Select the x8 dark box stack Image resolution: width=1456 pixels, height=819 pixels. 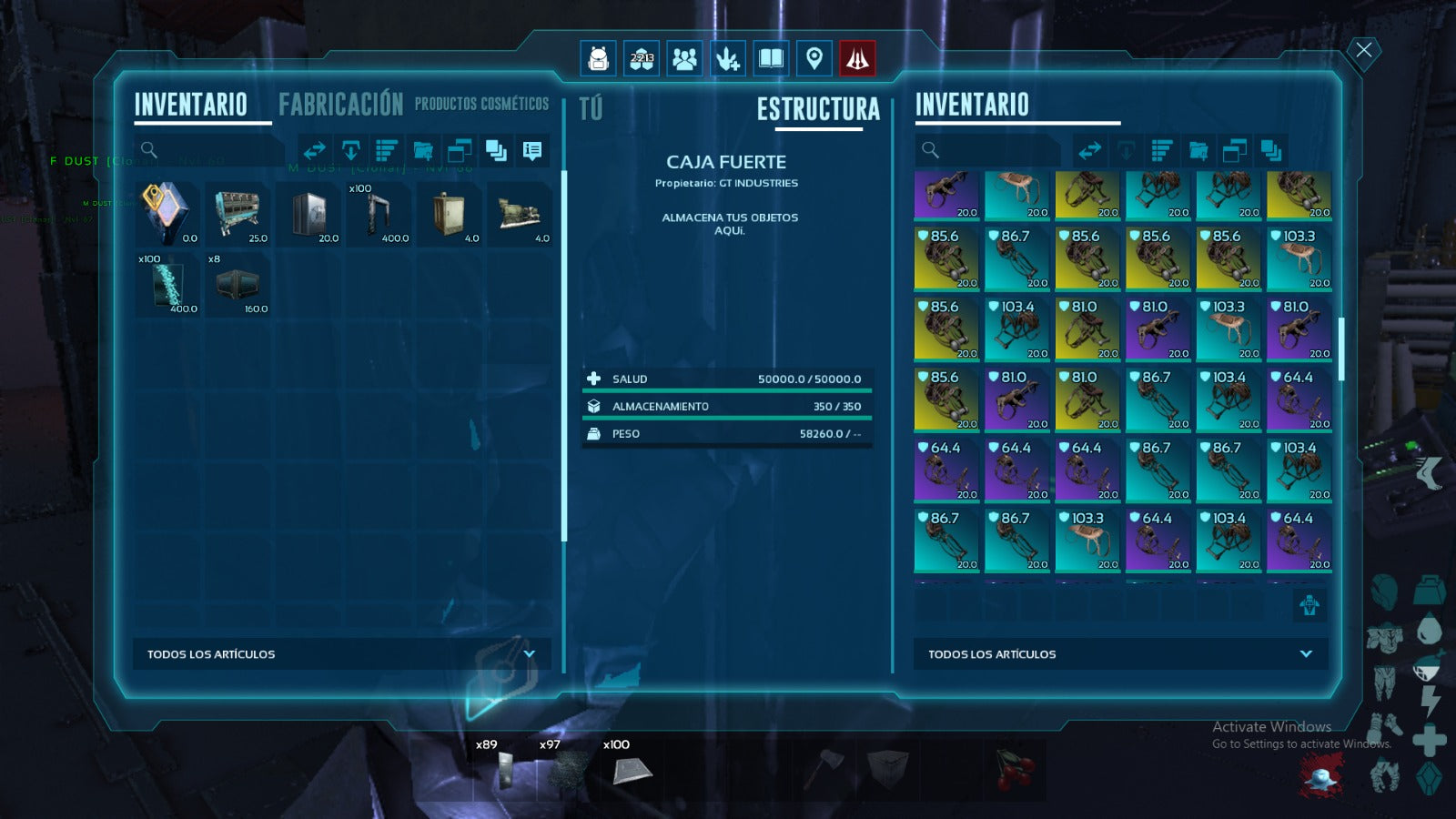click(x=238, y=285)
